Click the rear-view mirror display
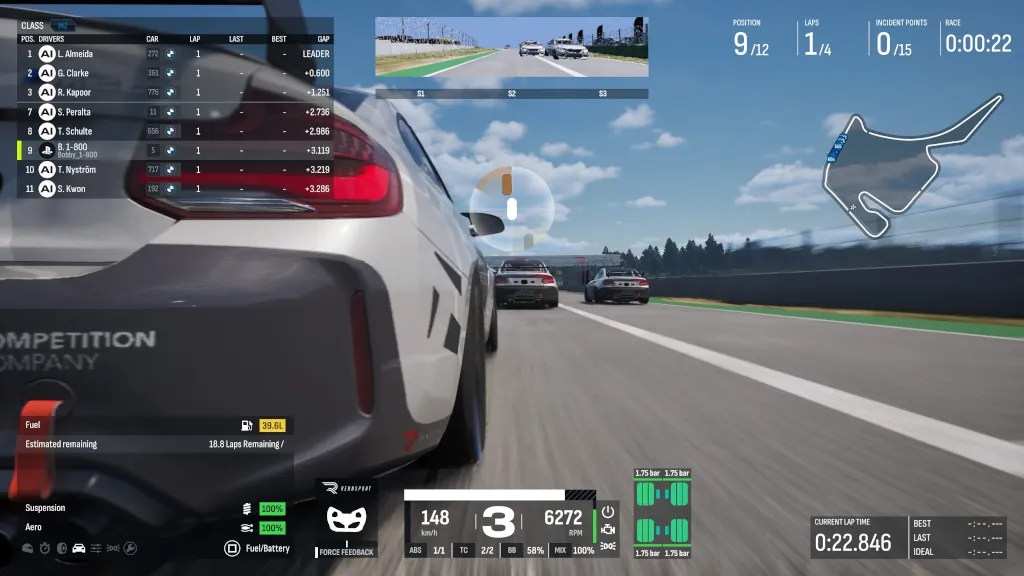The height and width of the screenshot is (576, 1024). (x=511, y=47)
